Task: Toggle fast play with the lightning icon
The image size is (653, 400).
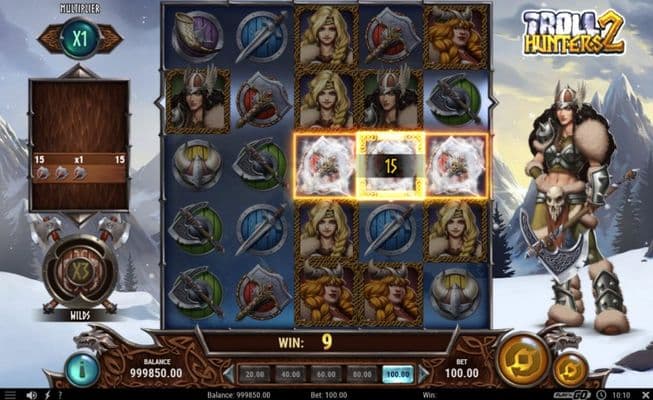Action: 46,395
